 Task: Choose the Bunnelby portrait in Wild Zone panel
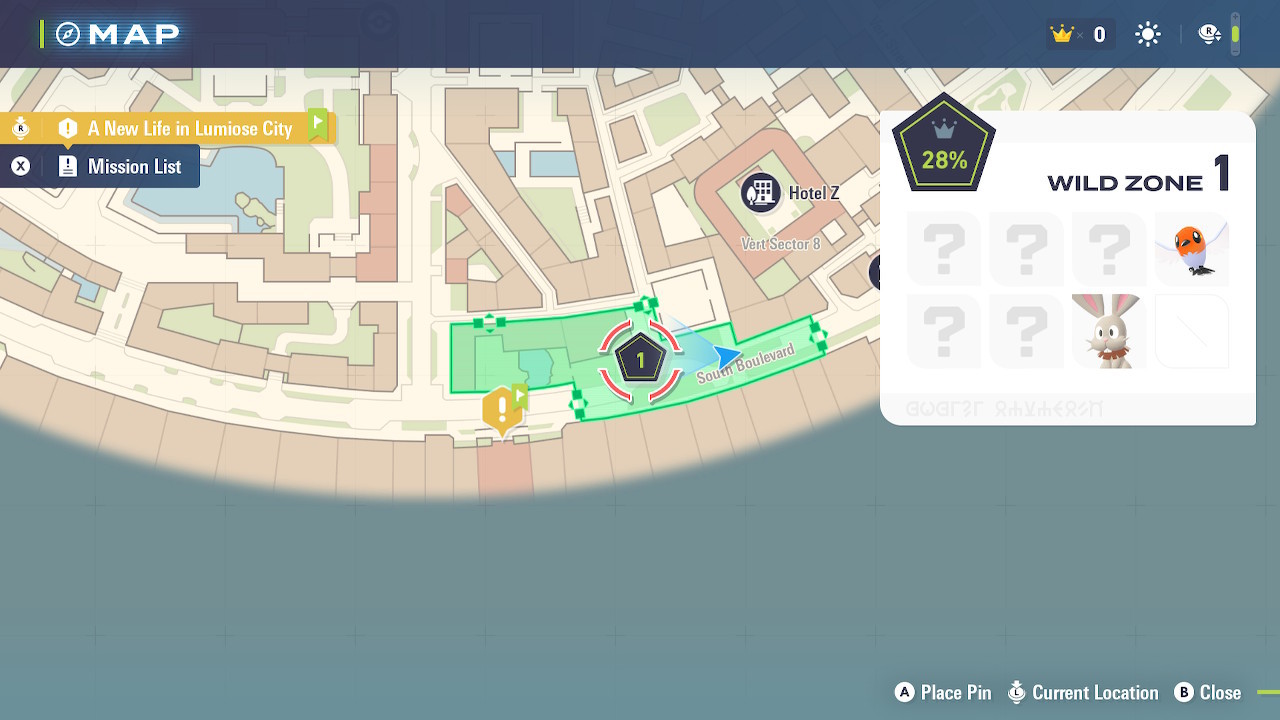1108,331
